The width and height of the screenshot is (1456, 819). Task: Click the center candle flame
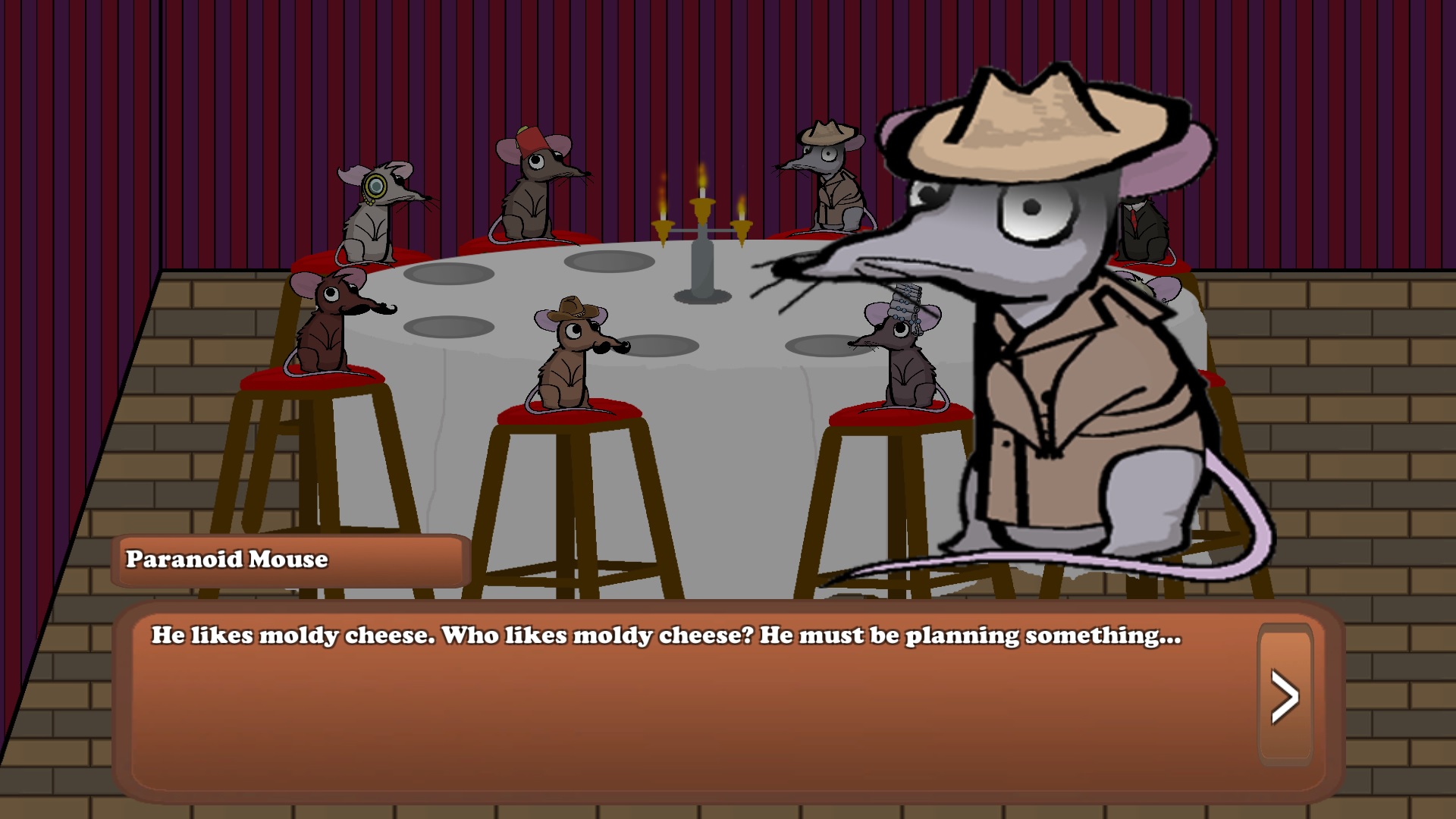(701, 178)
